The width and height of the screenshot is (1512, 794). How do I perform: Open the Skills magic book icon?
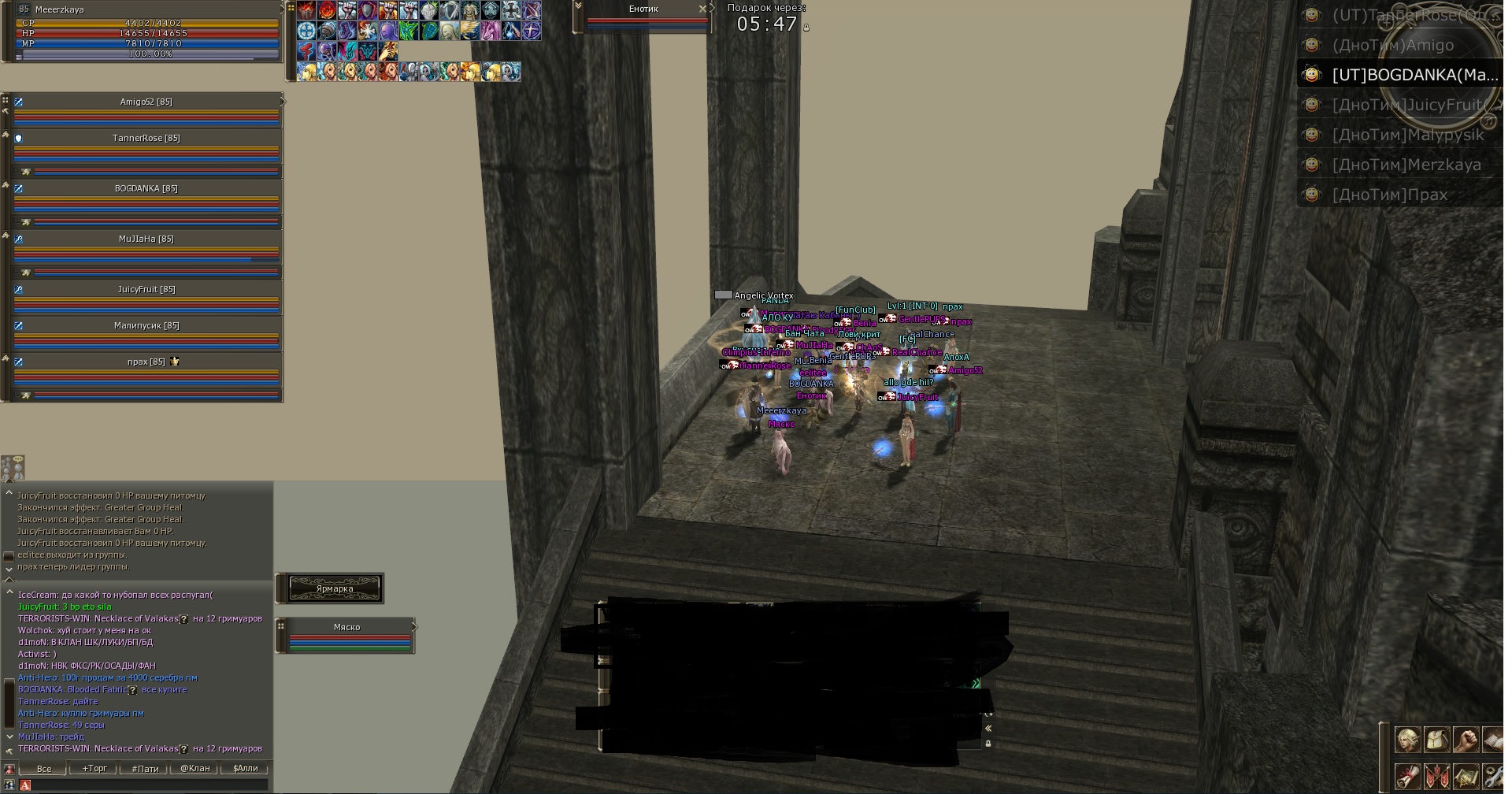point(1493,740)
